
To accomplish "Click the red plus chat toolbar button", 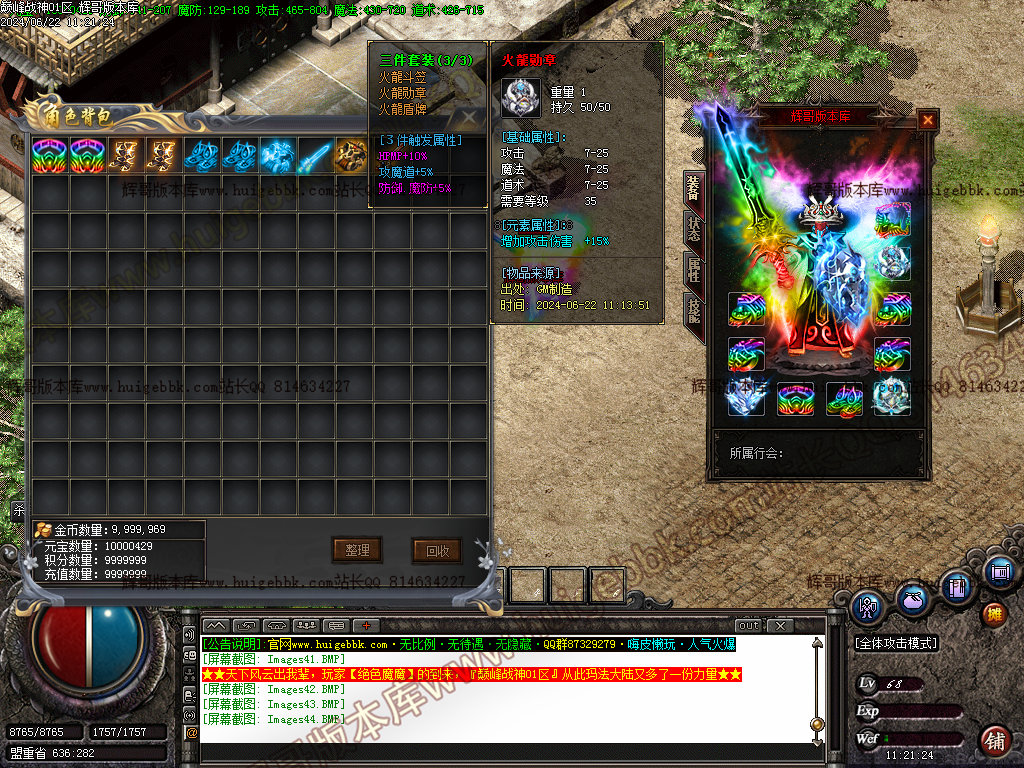I will (x=366, y=625).
